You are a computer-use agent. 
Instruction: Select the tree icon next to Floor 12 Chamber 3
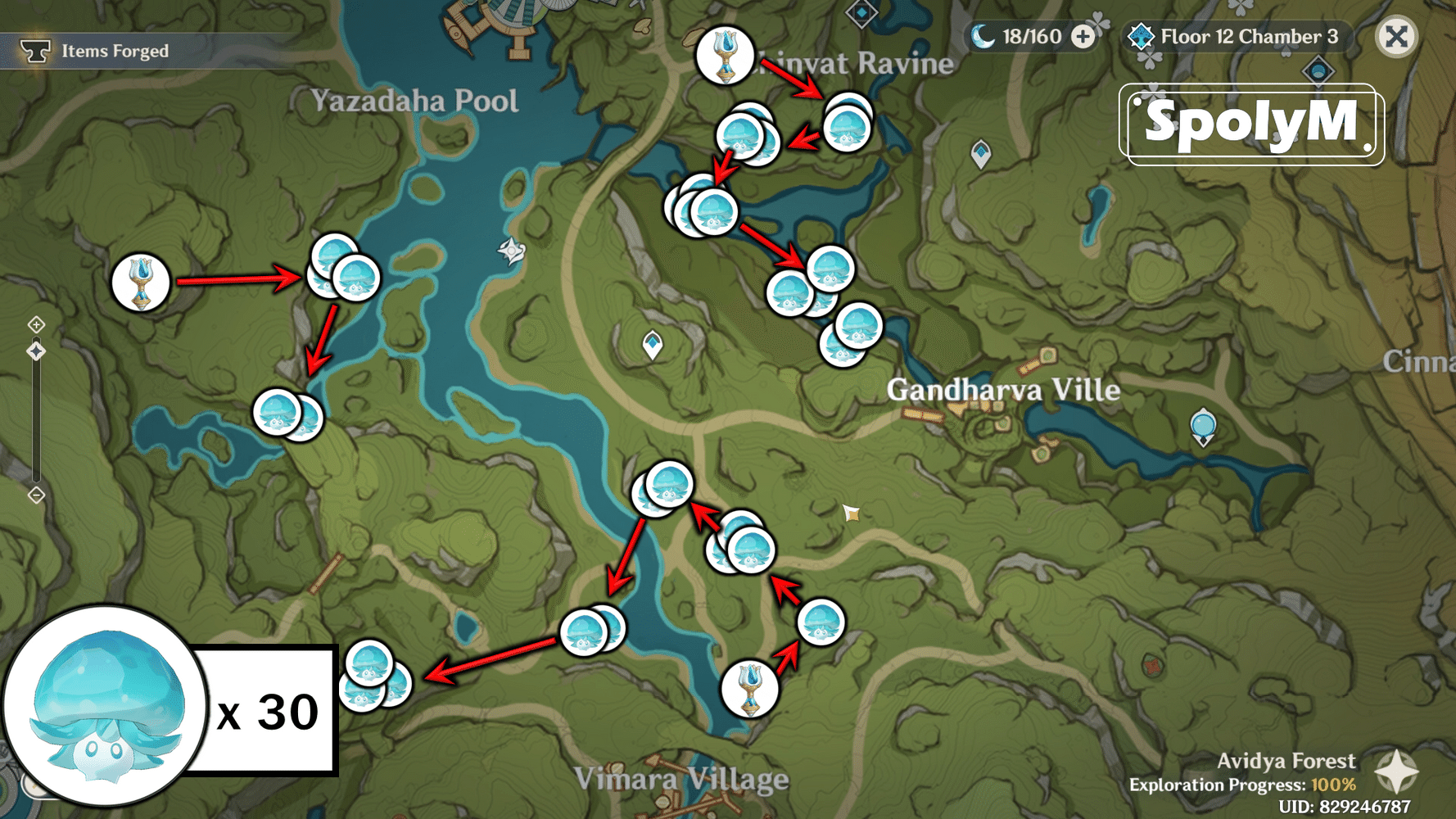coord(1140,36)
